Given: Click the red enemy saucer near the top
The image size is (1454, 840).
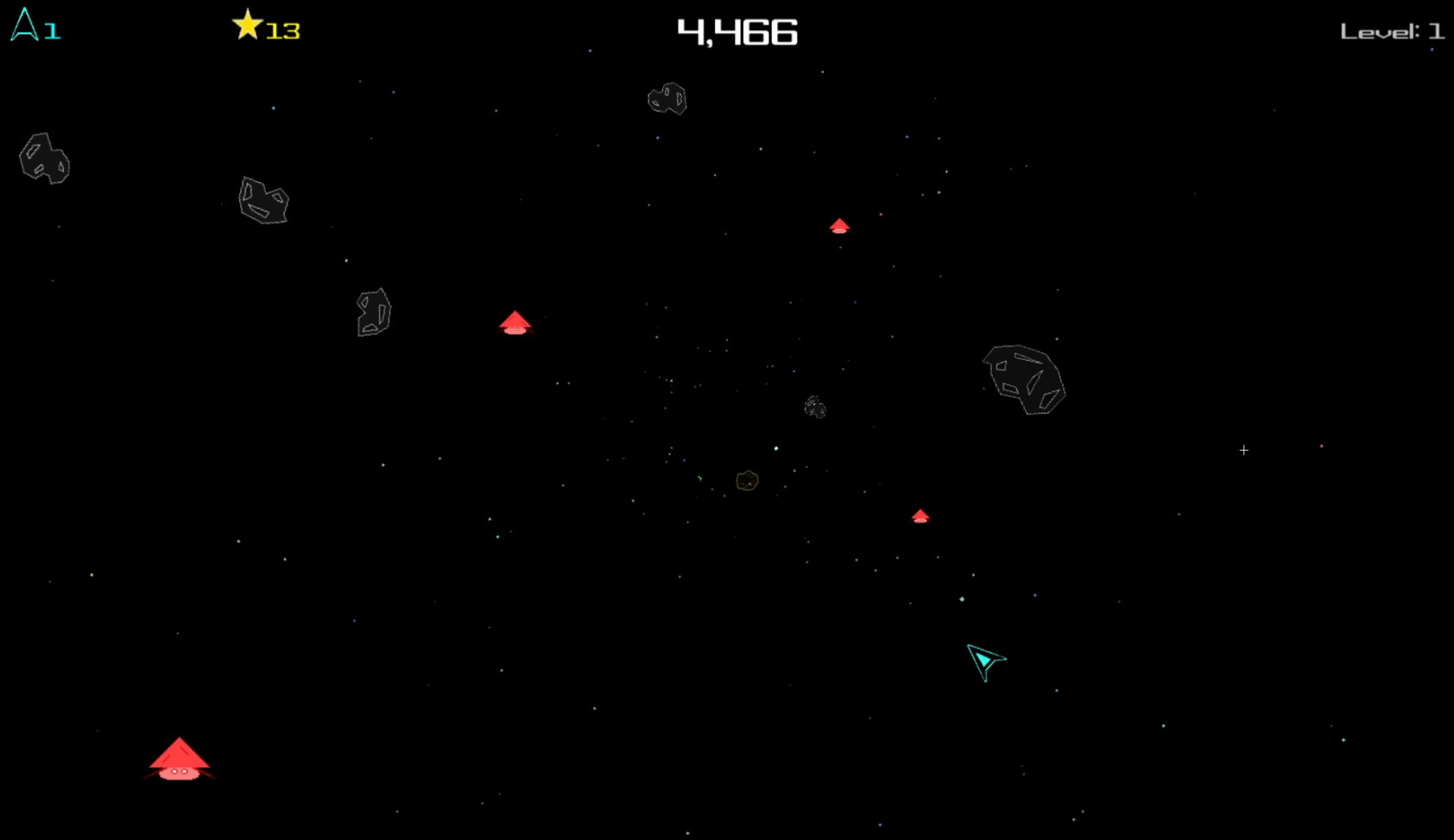Looking at the screenshot, I should 839,226.
